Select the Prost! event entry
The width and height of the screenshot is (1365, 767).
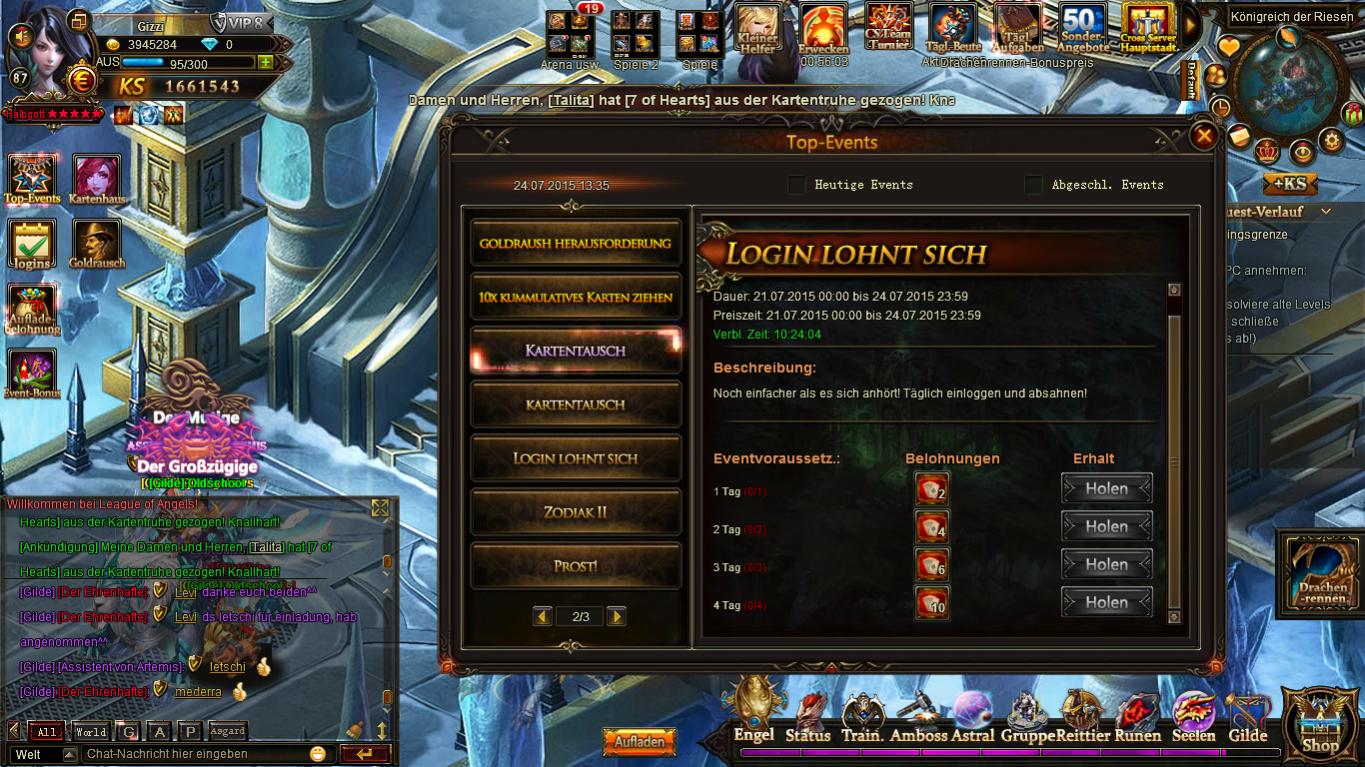(x=575, y=566)
